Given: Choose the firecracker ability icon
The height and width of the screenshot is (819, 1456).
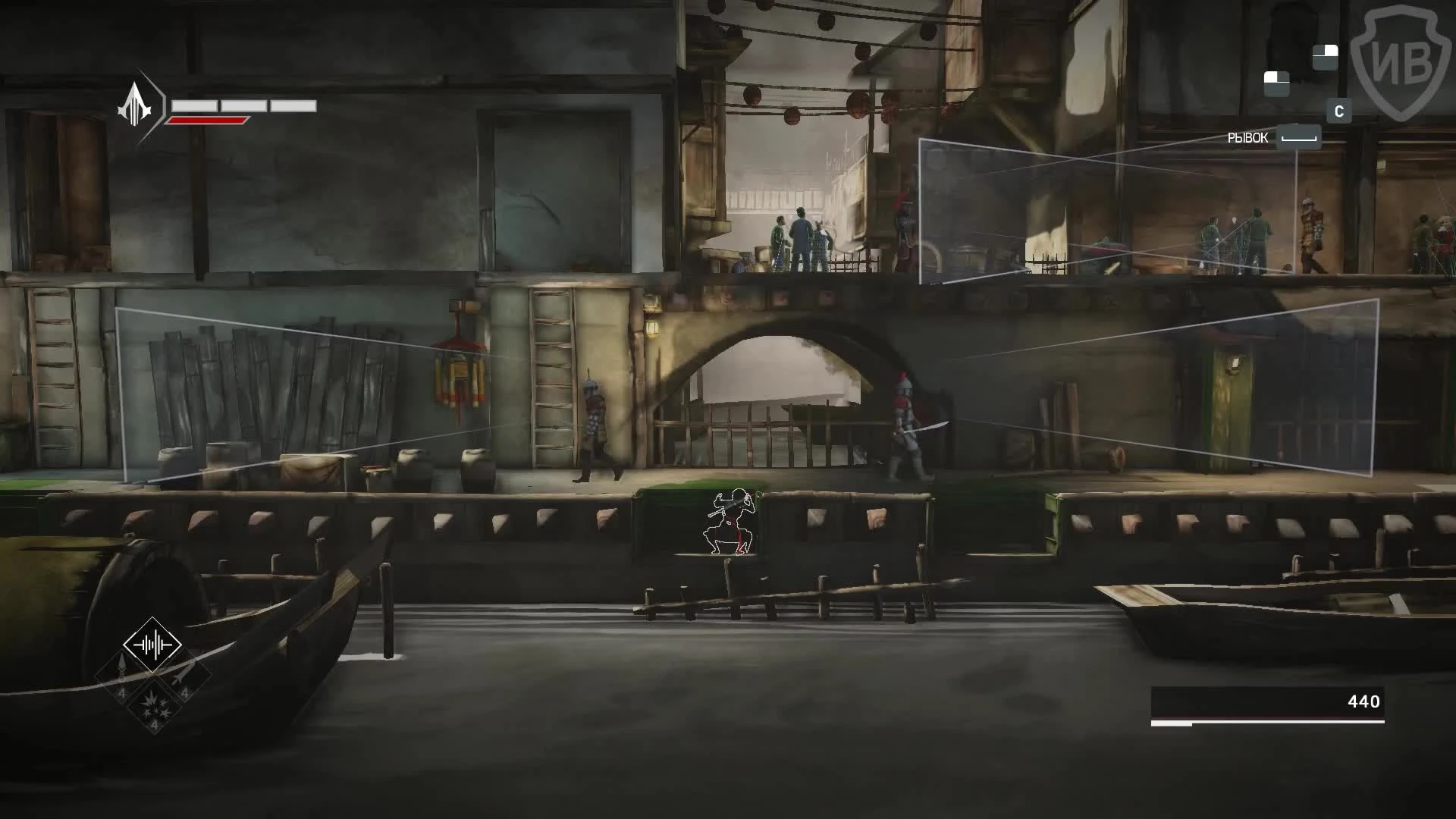Looking at the screenshot, I should tap(154, 707).
